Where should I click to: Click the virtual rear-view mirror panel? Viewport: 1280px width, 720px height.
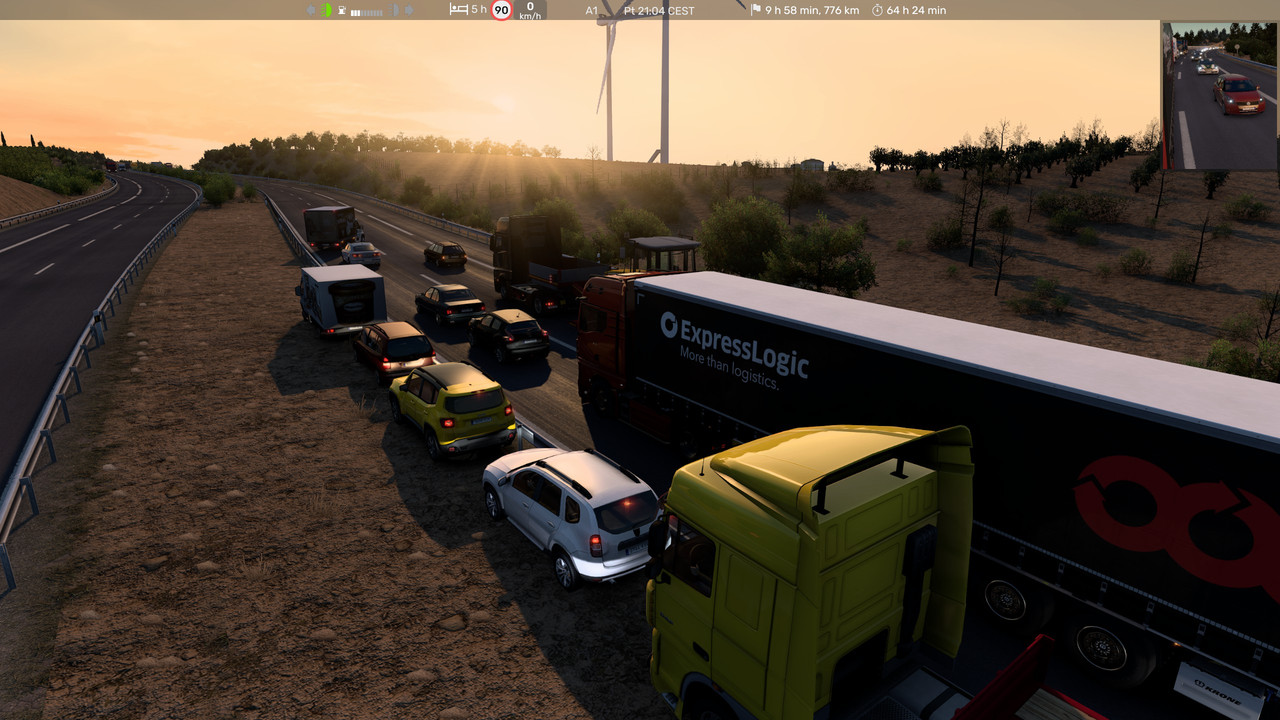pyautogui.click(x=1219, y=96)
